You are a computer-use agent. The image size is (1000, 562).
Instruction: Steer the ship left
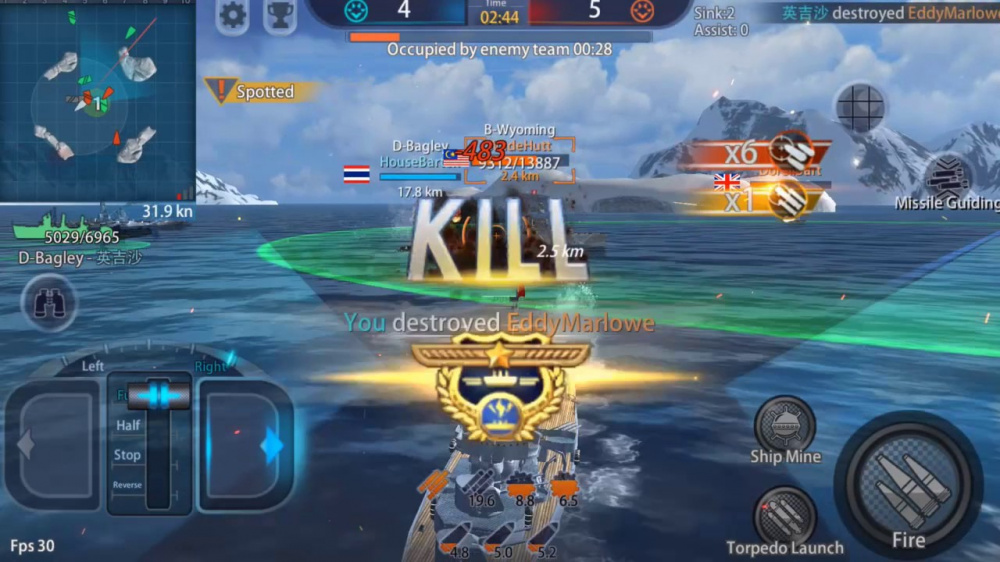53,445
